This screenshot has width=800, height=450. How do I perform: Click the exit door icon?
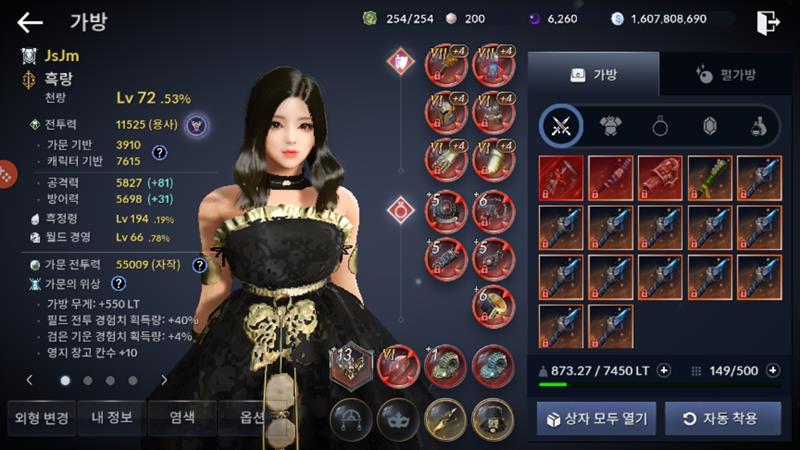[767, 21]
